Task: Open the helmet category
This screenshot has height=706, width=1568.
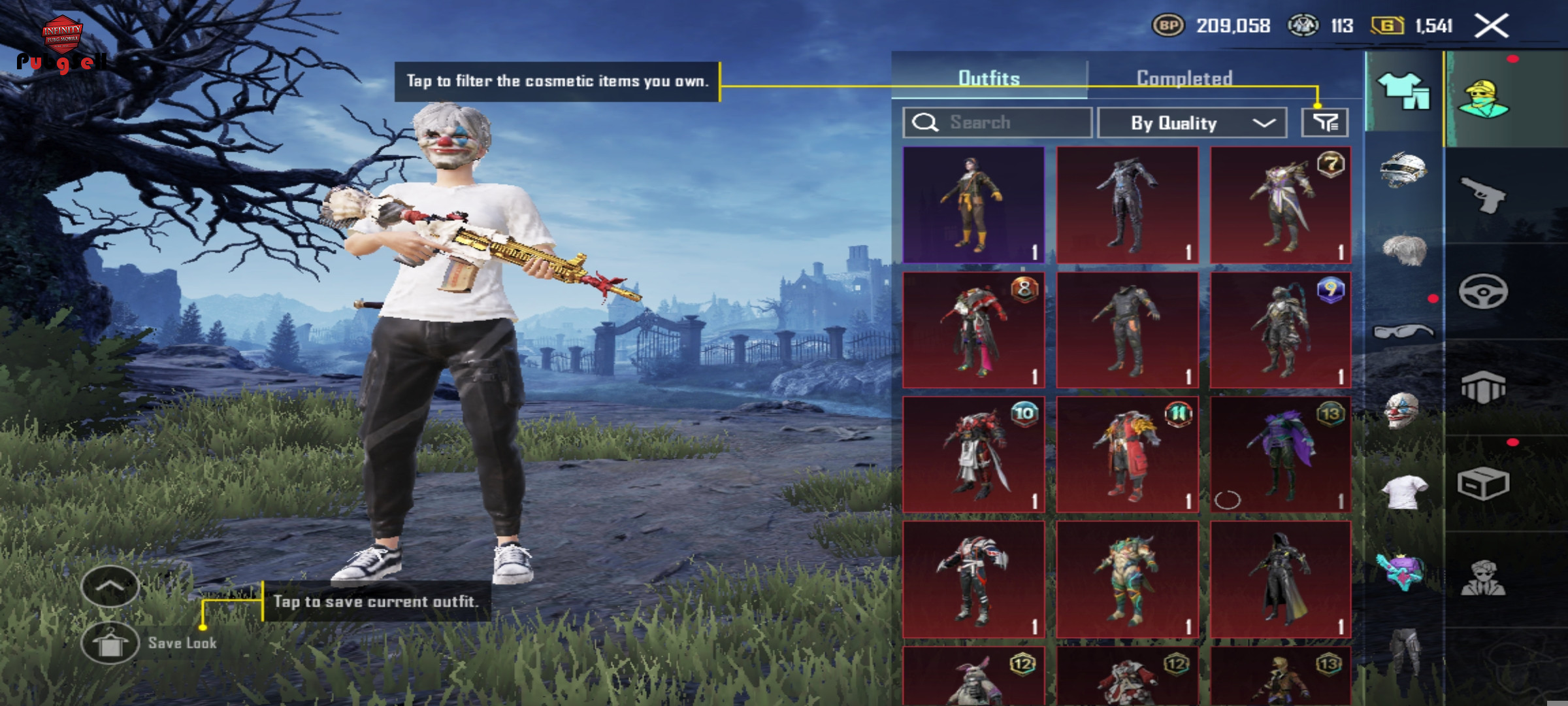Action: [1403, 171]
